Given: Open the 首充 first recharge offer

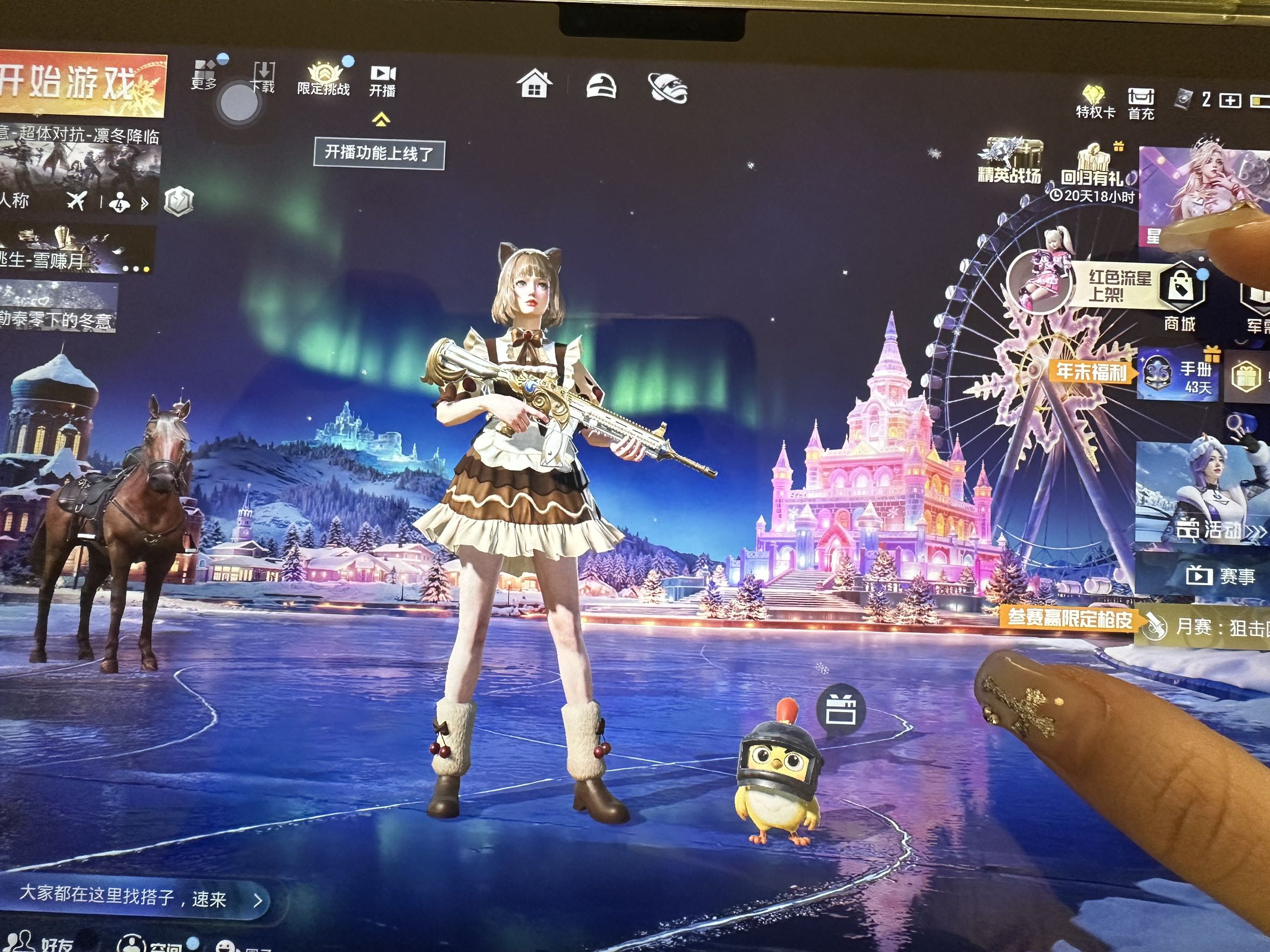Looking at the screenshot, I should coord(1140,103).
